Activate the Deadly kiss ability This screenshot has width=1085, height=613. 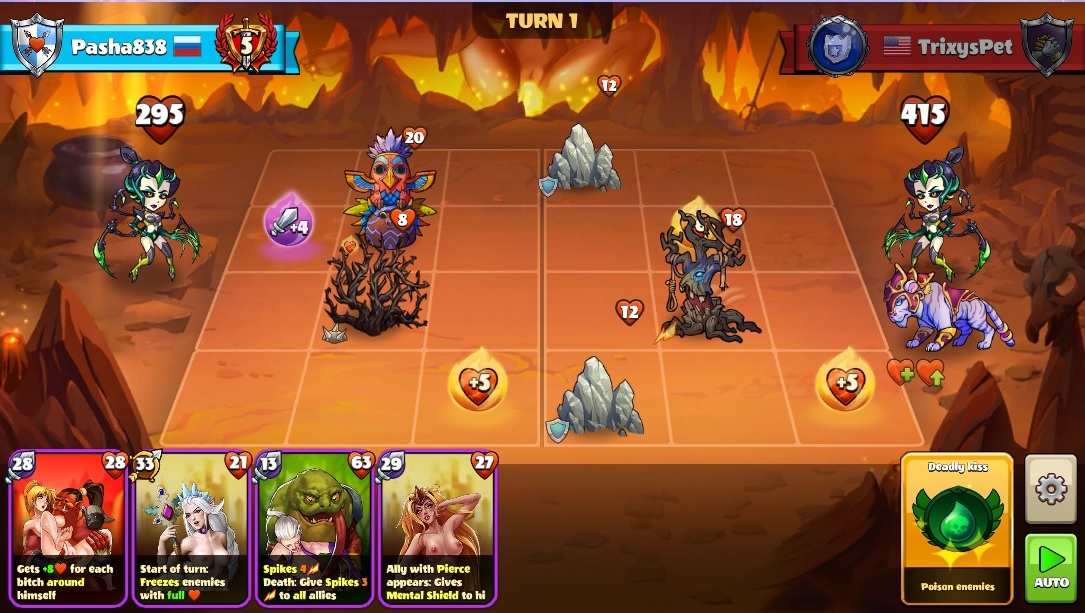coord(957,525)
